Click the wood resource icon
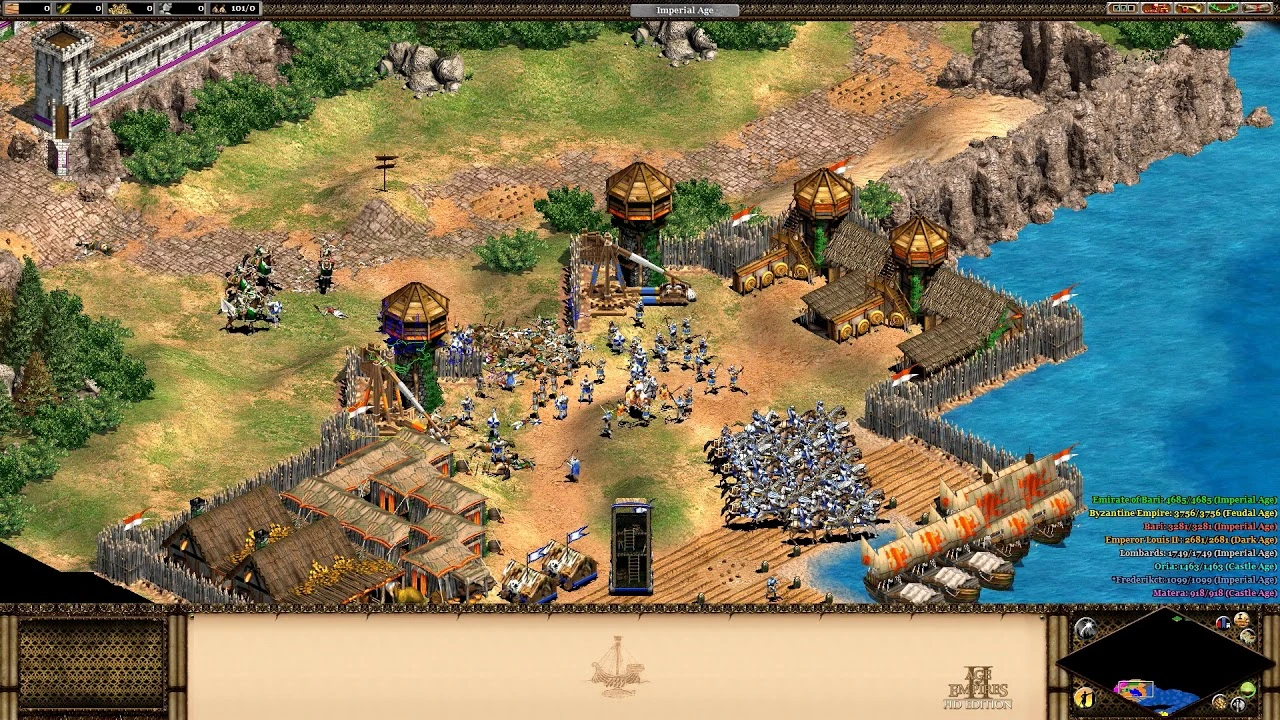This screenshot has width=1280, height=720. tap(12, 8)
